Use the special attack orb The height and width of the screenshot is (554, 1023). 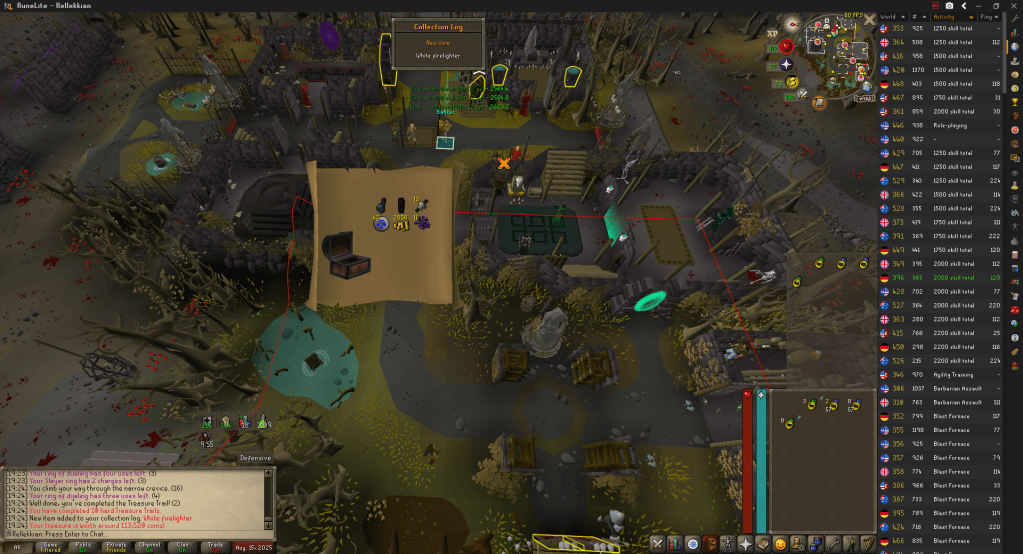802,95
